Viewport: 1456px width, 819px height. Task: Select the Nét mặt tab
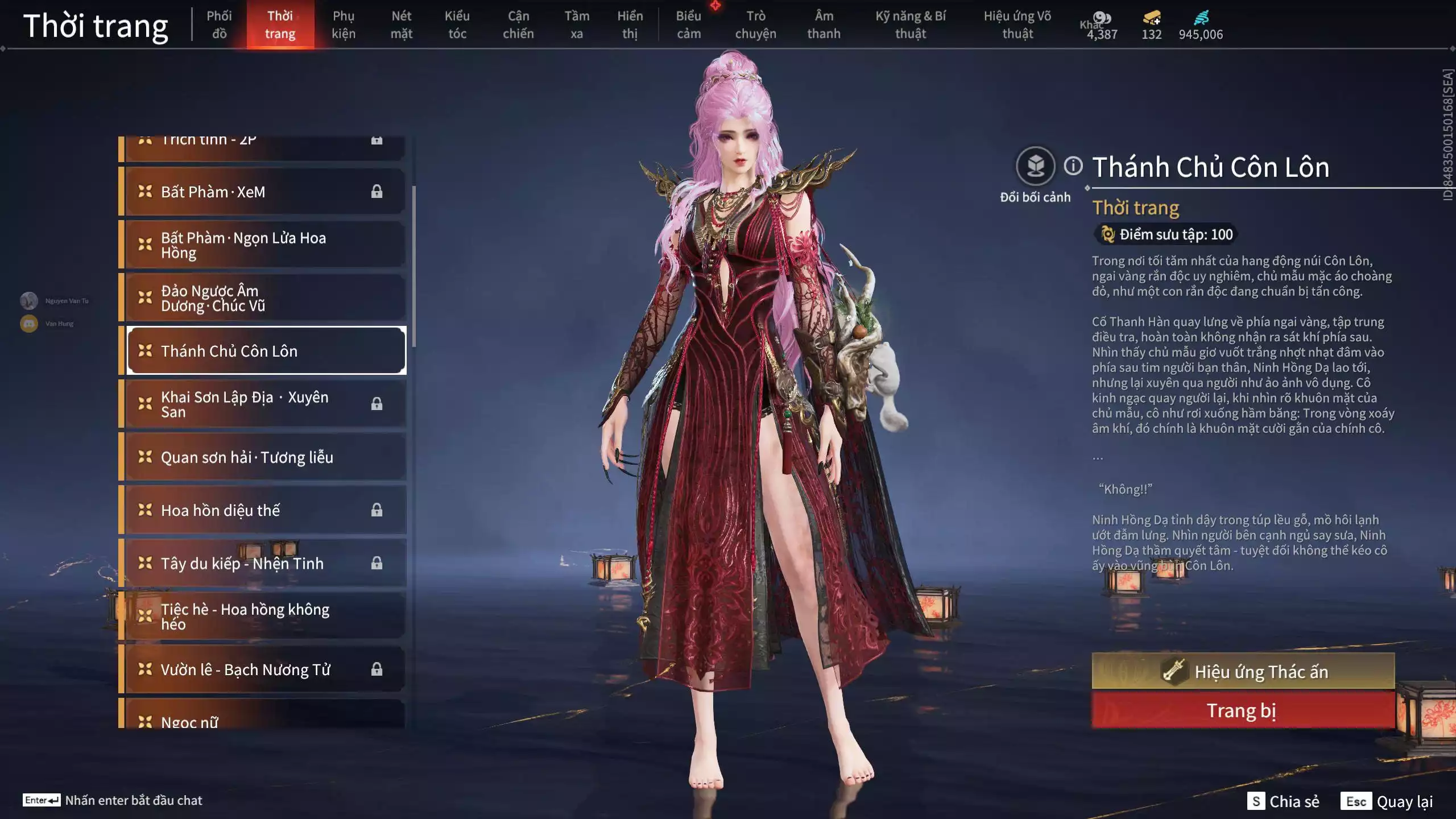click(x=401, y=24)
